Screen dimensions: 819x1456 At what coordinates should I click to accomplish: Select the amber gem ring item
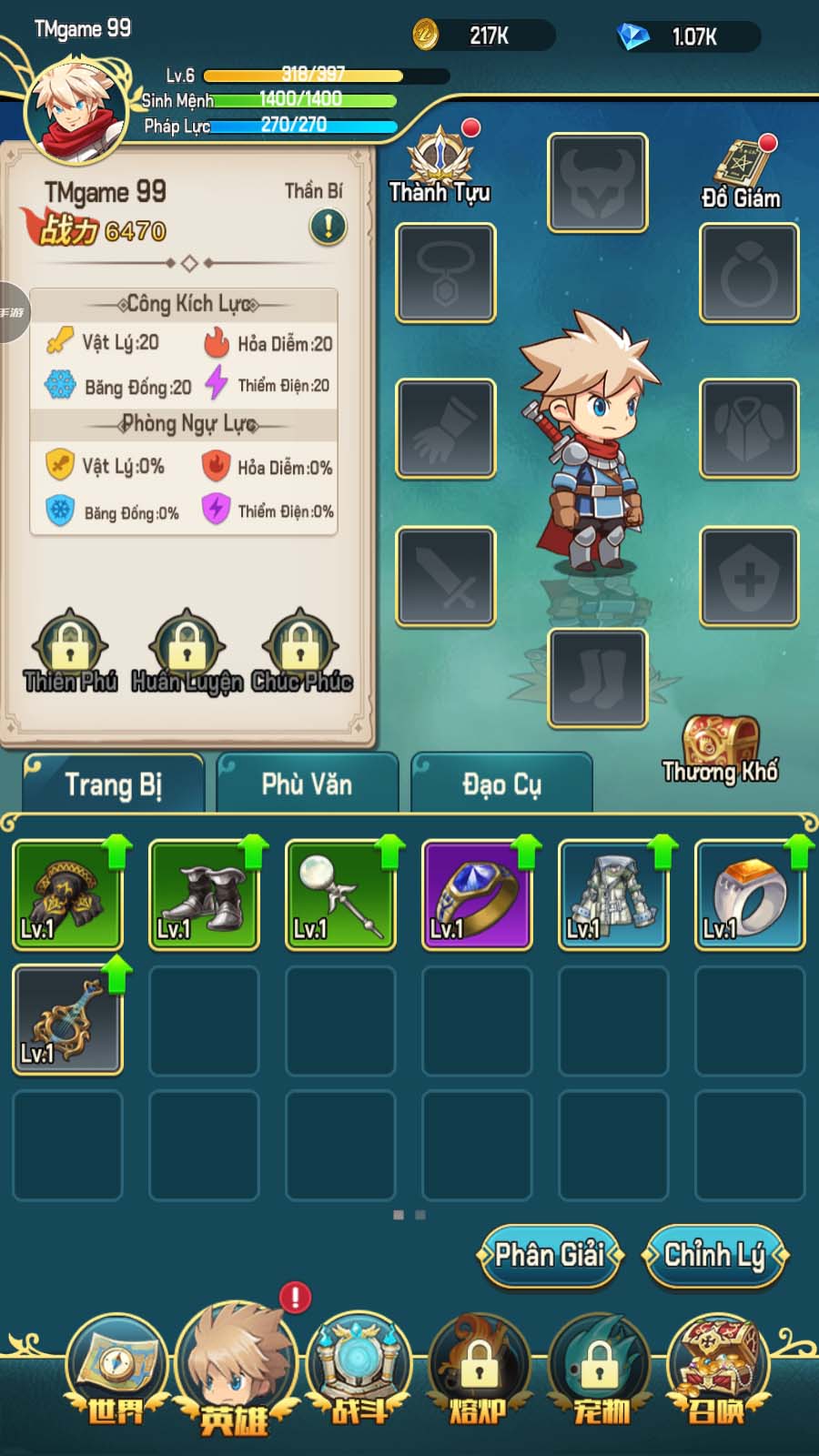pos(750,895)
